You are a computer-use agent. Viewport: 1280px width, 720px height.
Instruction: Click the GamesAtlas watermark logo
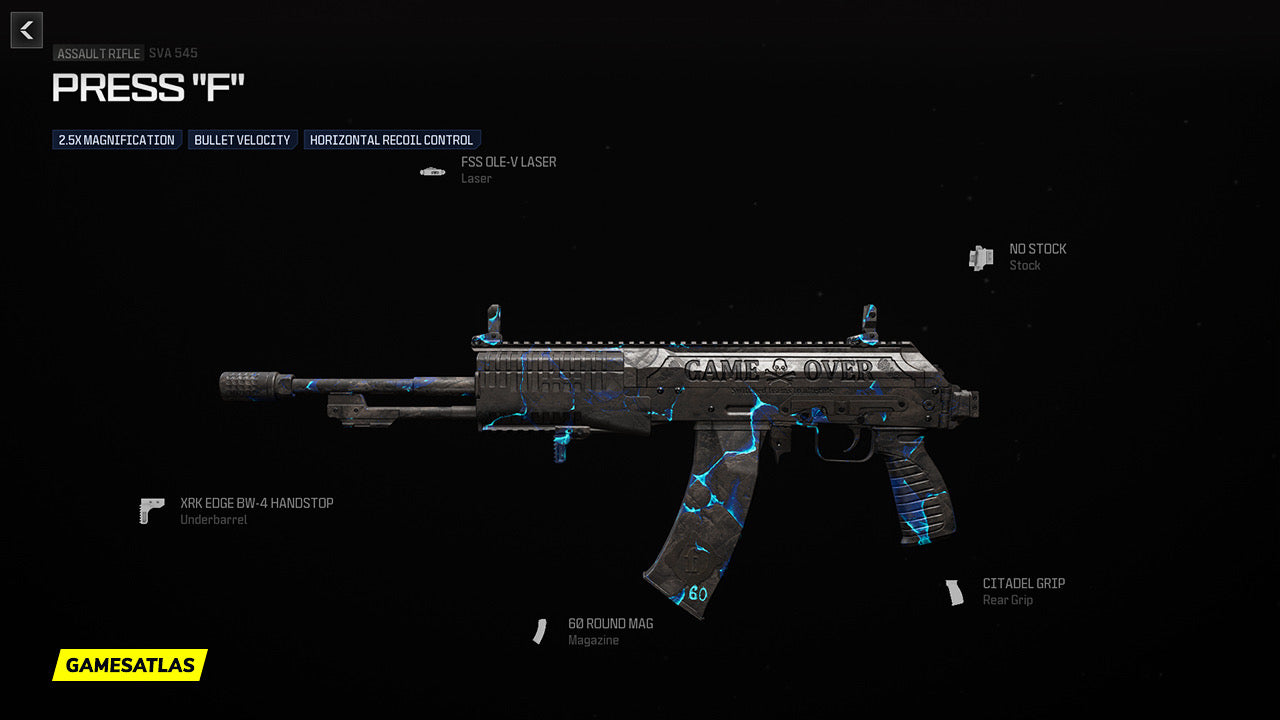point(130,665)
